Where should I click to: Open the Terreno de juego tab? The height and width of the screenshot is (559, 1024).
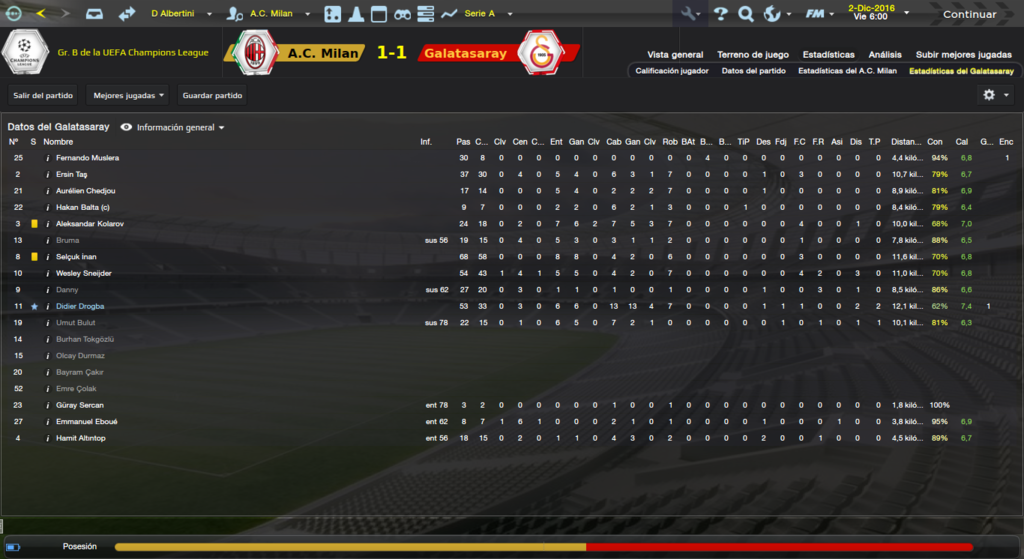pos(753,54)
